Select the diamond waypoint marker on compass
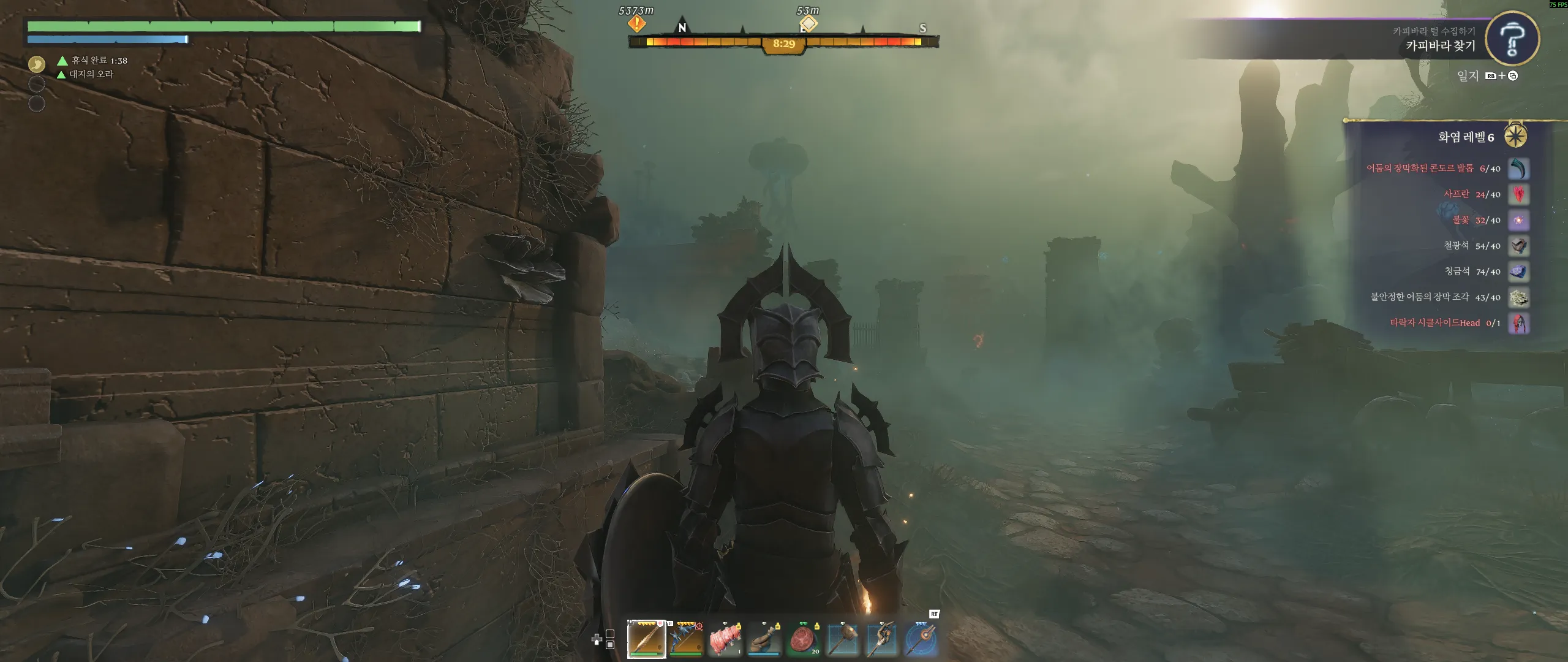1568x662 pixels. click(x=809, y=24)
